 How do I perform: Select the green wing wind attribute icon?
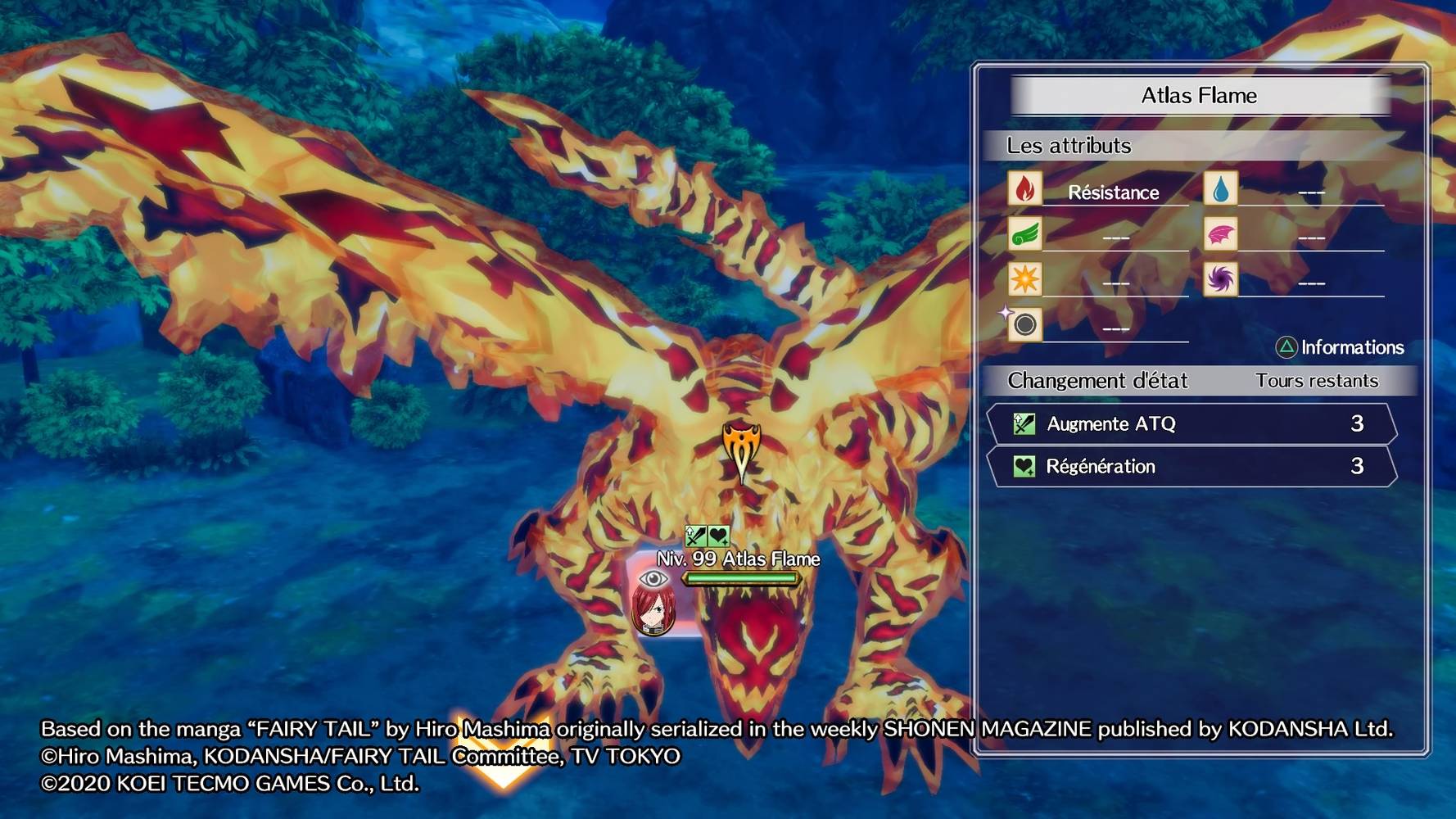click(x=1024, y=235)
